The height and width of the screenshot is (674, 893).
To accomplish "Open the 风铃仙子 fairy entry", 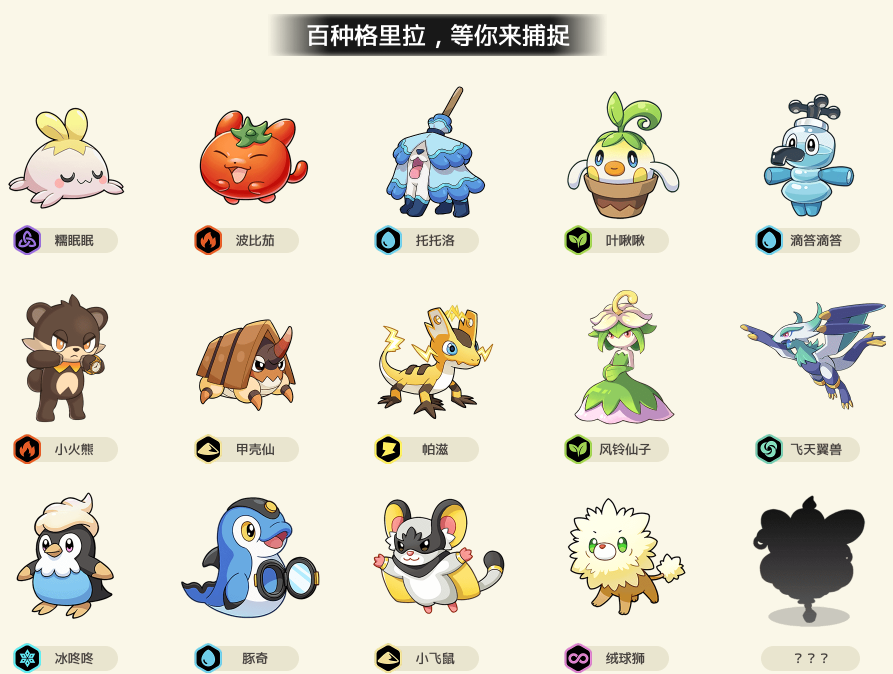I will tap(622, 358).
